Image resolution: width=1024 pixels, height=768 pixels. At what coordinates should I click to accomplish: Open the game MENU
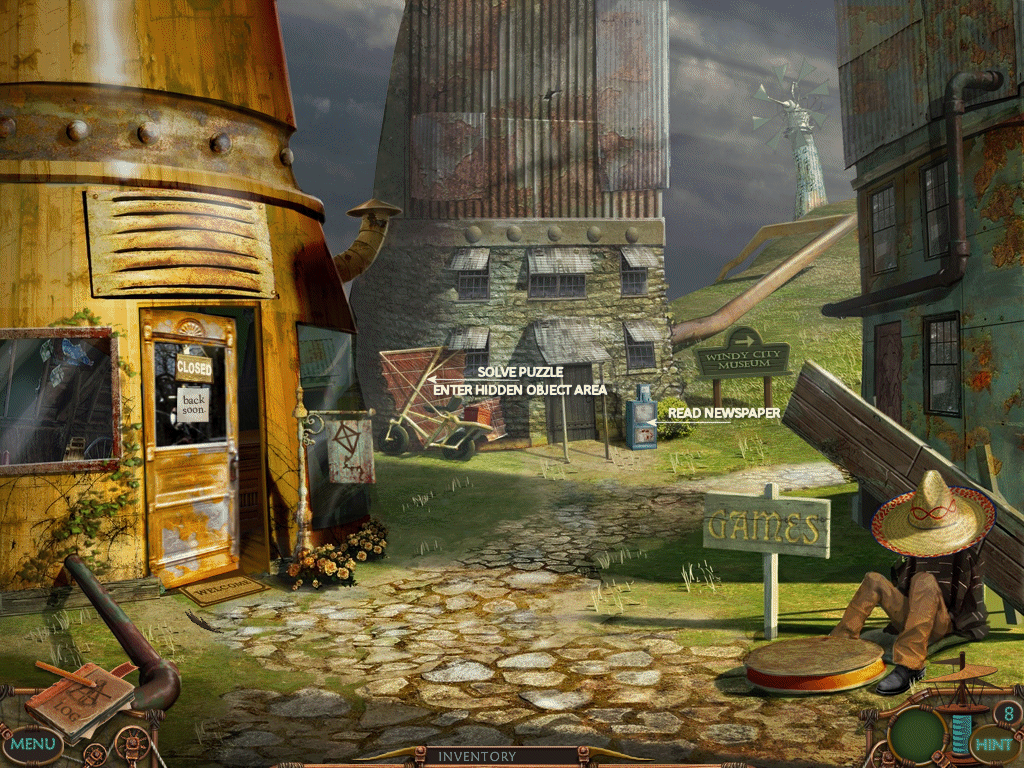[32, 744]
